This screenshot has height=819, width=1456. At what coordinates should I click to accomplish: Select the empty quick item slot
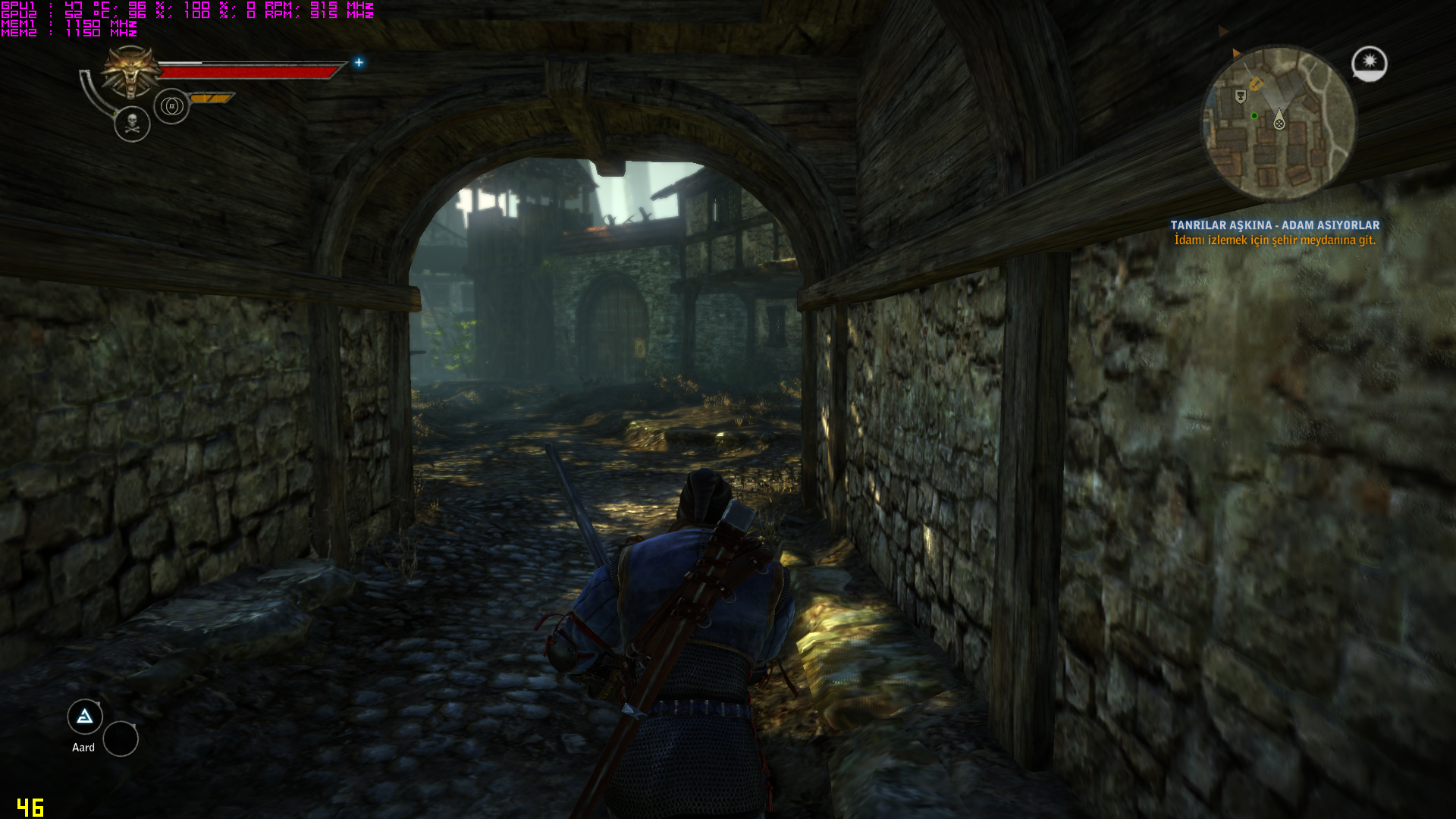121,739
